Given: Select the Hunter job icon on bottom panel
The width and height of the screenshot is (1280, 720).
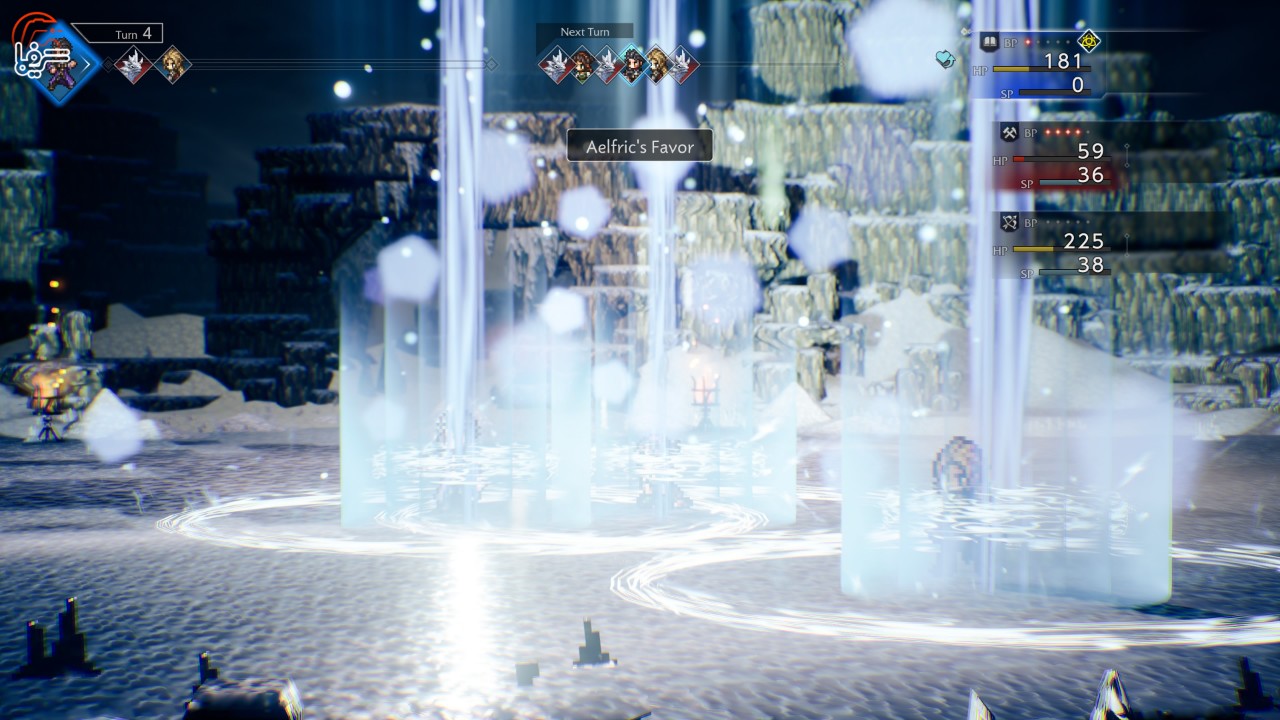Looking at the screenshot, I should tap(1008, 220).
